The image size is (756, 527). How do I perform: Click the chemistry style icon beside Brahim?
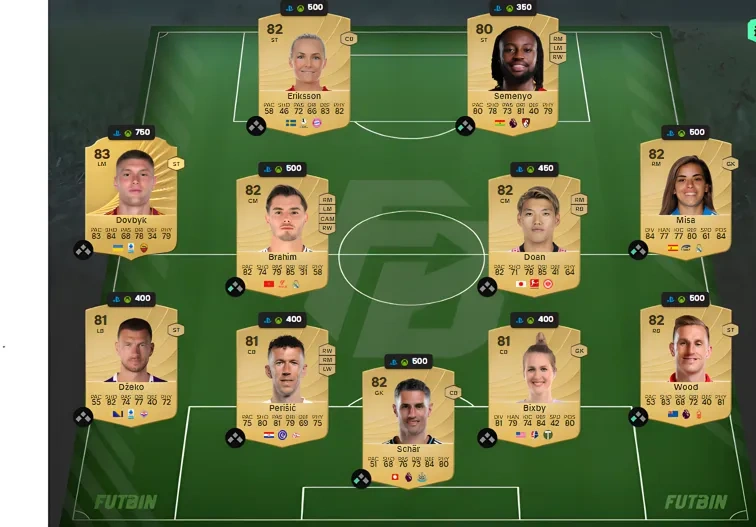pyautogui.click(x=234, y=287)
